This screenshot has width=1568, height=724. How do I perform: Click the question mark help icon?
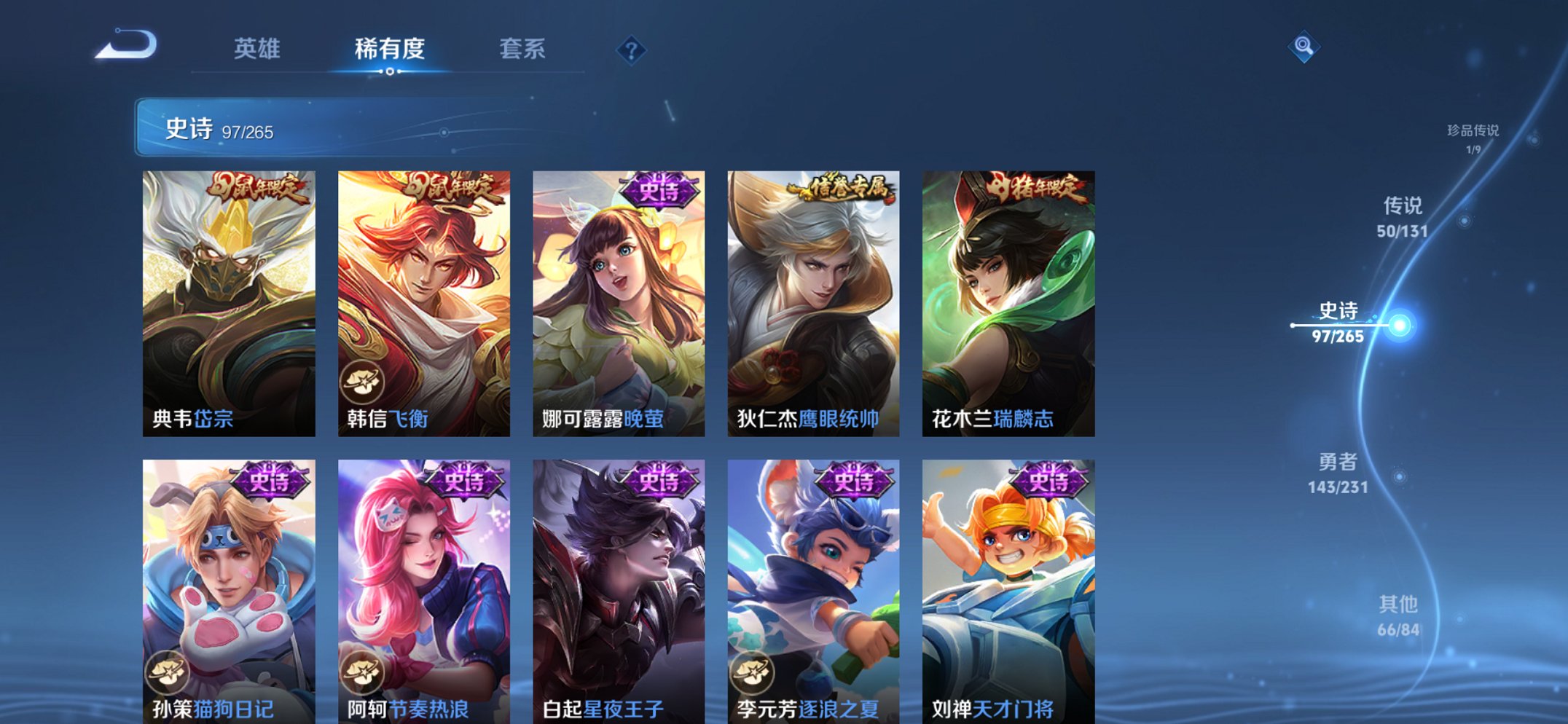pos(631,50)
